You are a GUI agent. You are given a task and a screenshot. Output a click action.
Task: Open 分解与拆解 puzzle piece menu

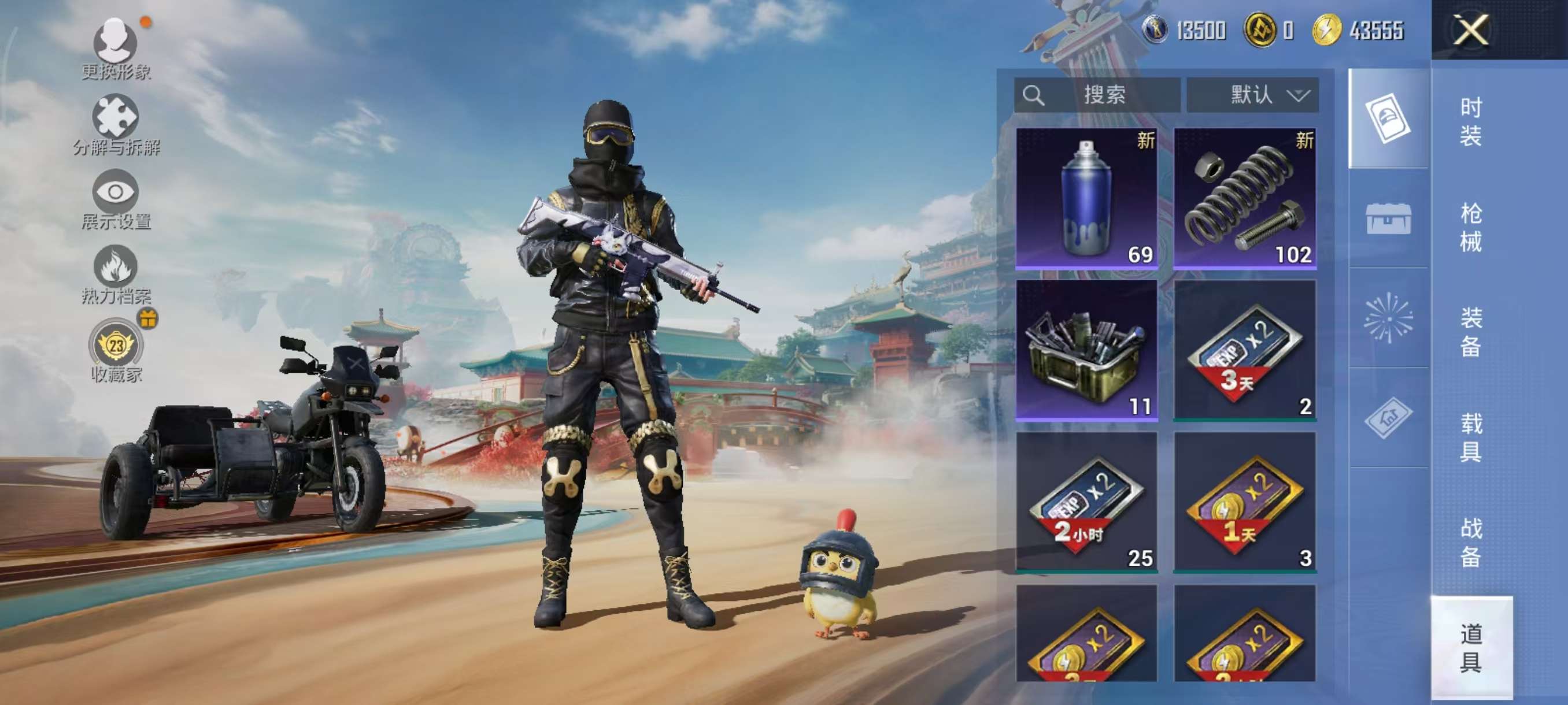(x=116, y=125)
